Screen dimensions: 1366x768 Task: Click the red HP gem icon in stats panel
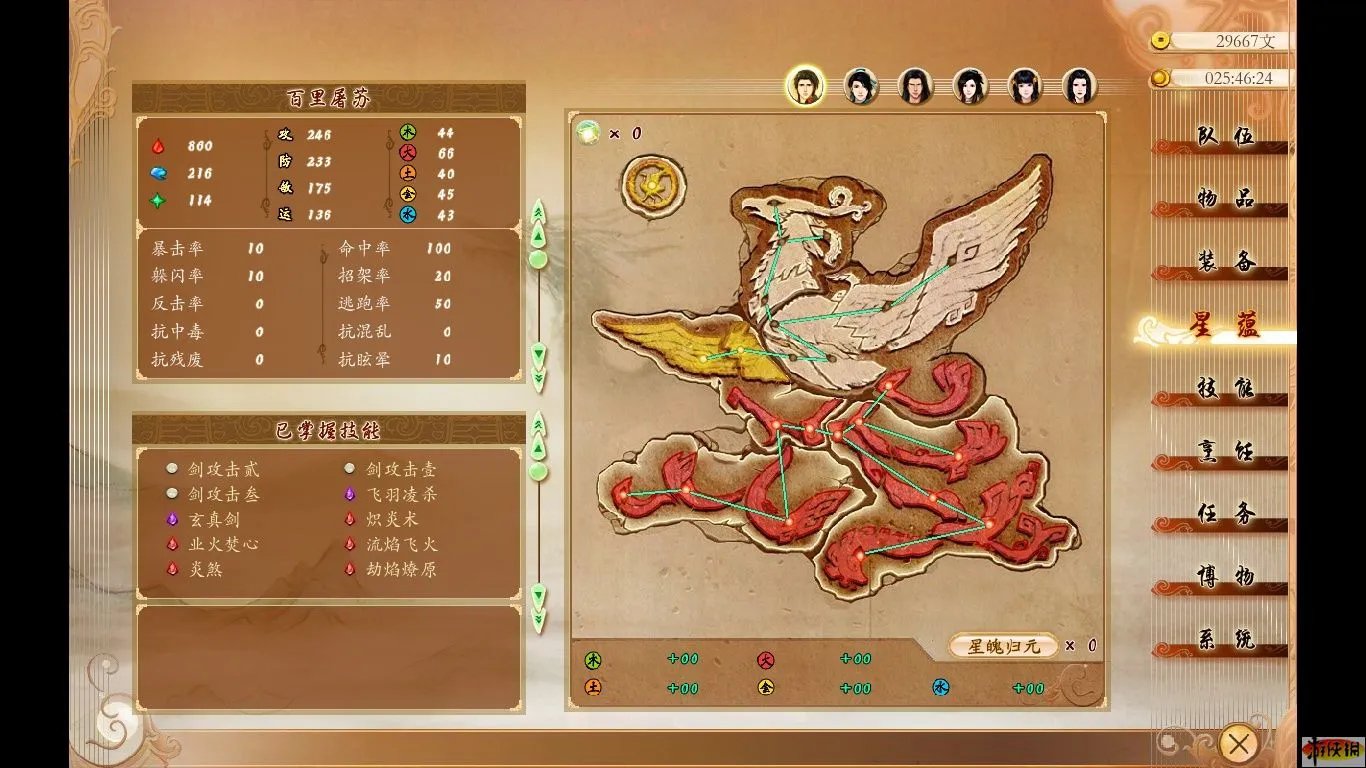160,146
